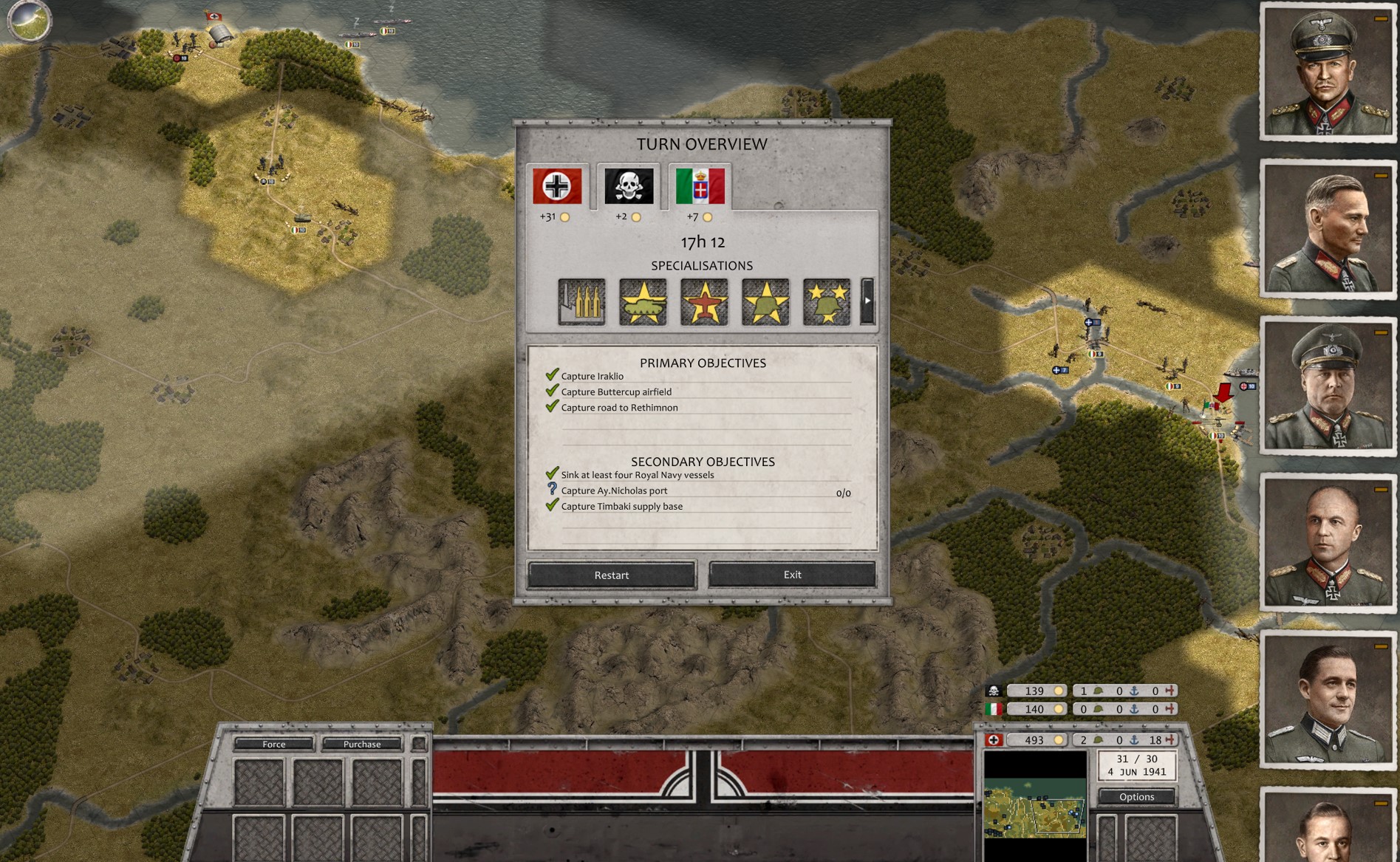Image resolution: width=1400 pixels, height=862 pixels.
Task: Switch to the skull flag tab
Action: tap(629, 186)
